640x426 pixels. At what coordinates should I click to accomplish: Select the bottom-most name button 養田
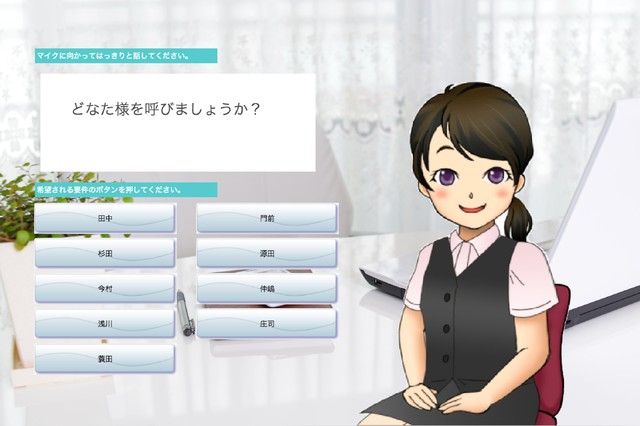pos(105,358)
